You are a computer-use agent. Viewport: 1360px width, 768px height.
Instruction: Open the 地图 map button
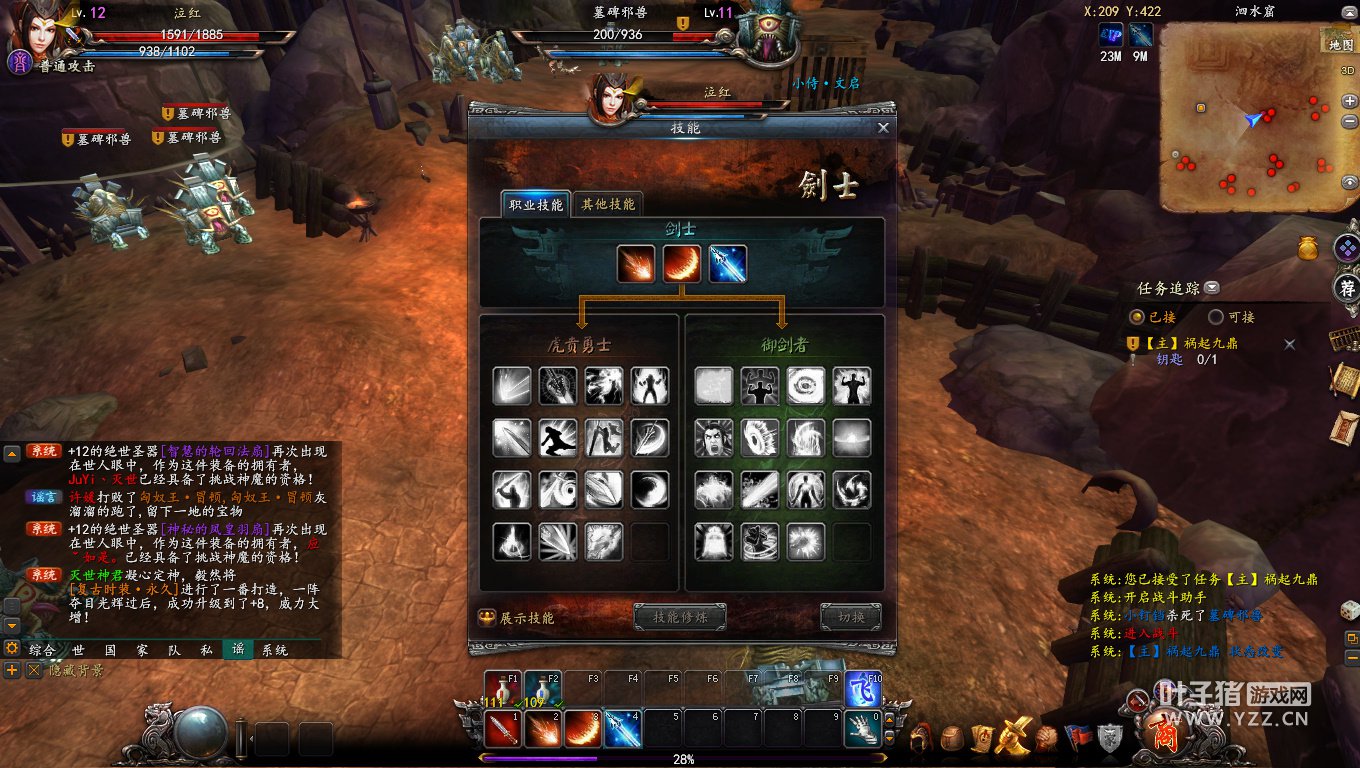(x=1340, y=44)
